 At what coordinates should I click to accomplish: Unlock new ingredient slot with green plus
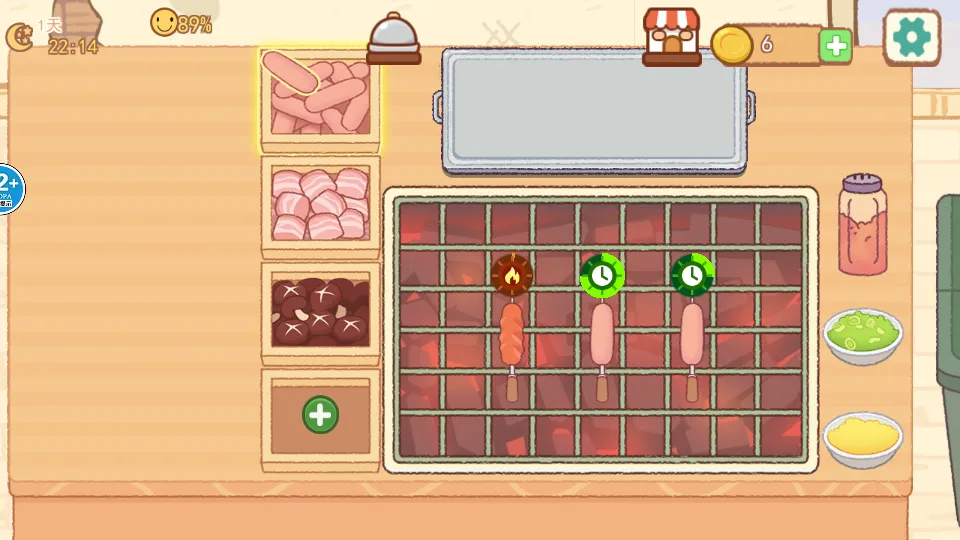[x=320, y=414]
